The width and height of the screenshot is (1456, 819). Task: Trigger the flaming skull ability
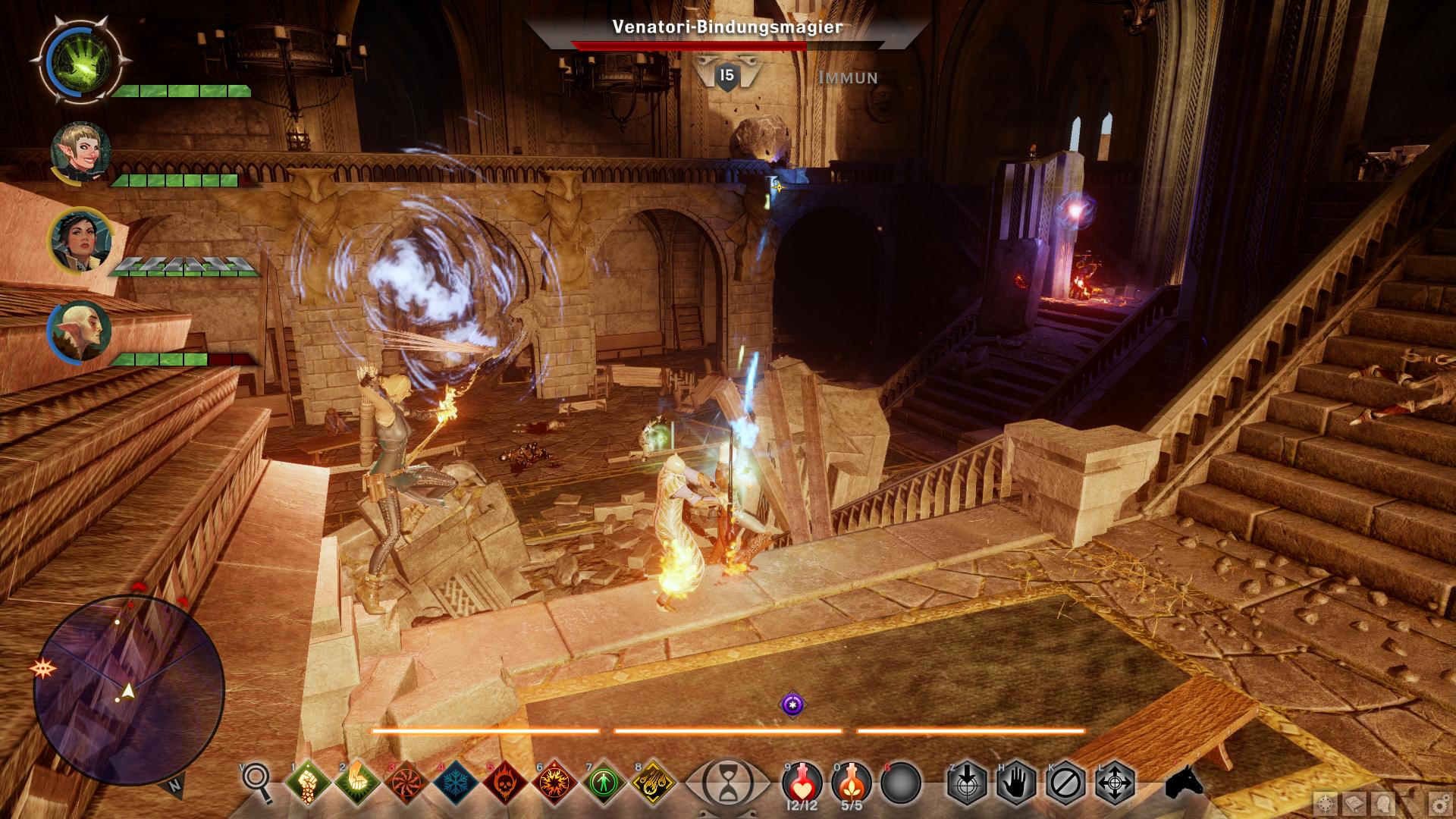(504, 781)
